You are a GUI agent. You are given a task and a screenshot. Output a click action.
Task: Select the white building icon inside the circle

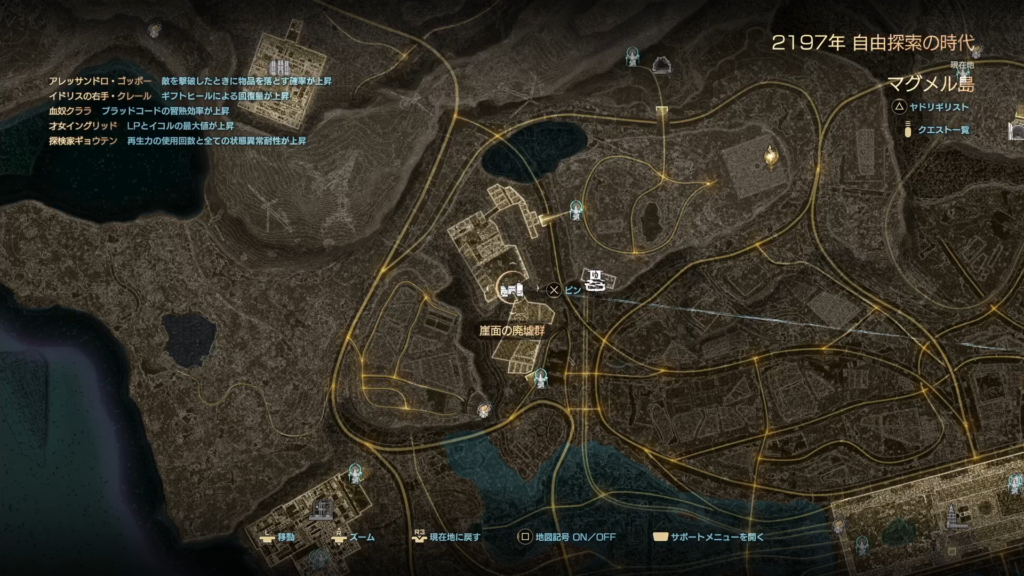(511, 290)
